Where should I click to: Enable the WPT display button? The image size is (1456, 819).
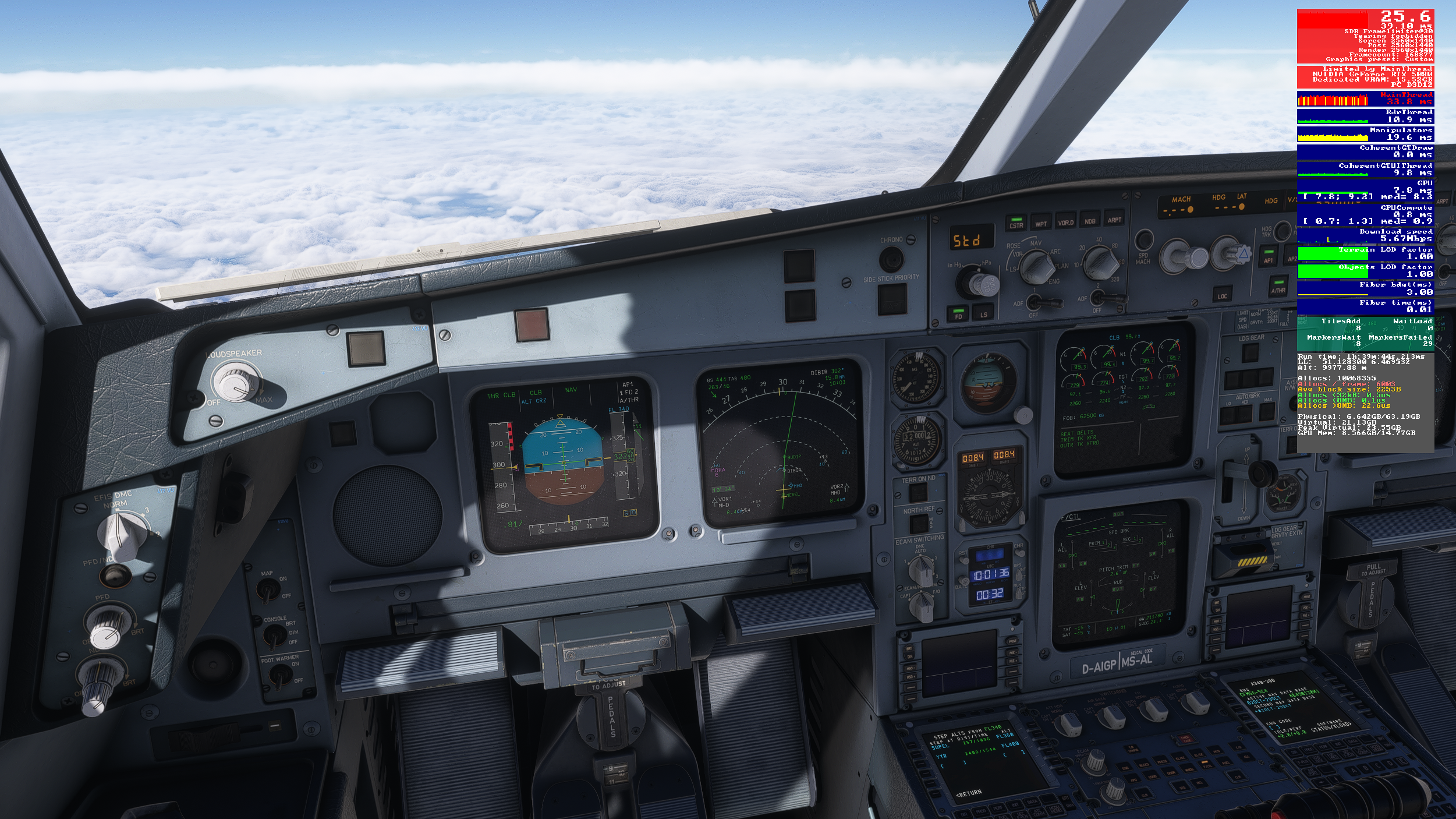(1041, 222)
